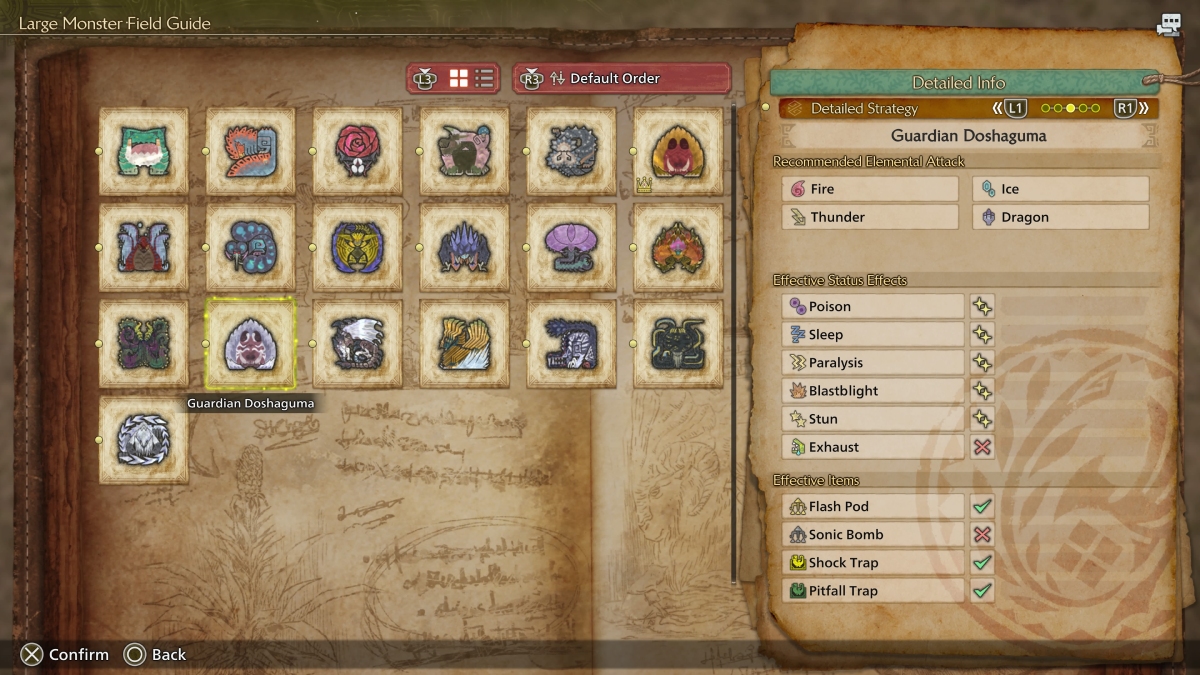Choose the blue spotted Rompopolo tile
Screen dimensions: 1200x675
pyautogui.click(x=250, y=247)
